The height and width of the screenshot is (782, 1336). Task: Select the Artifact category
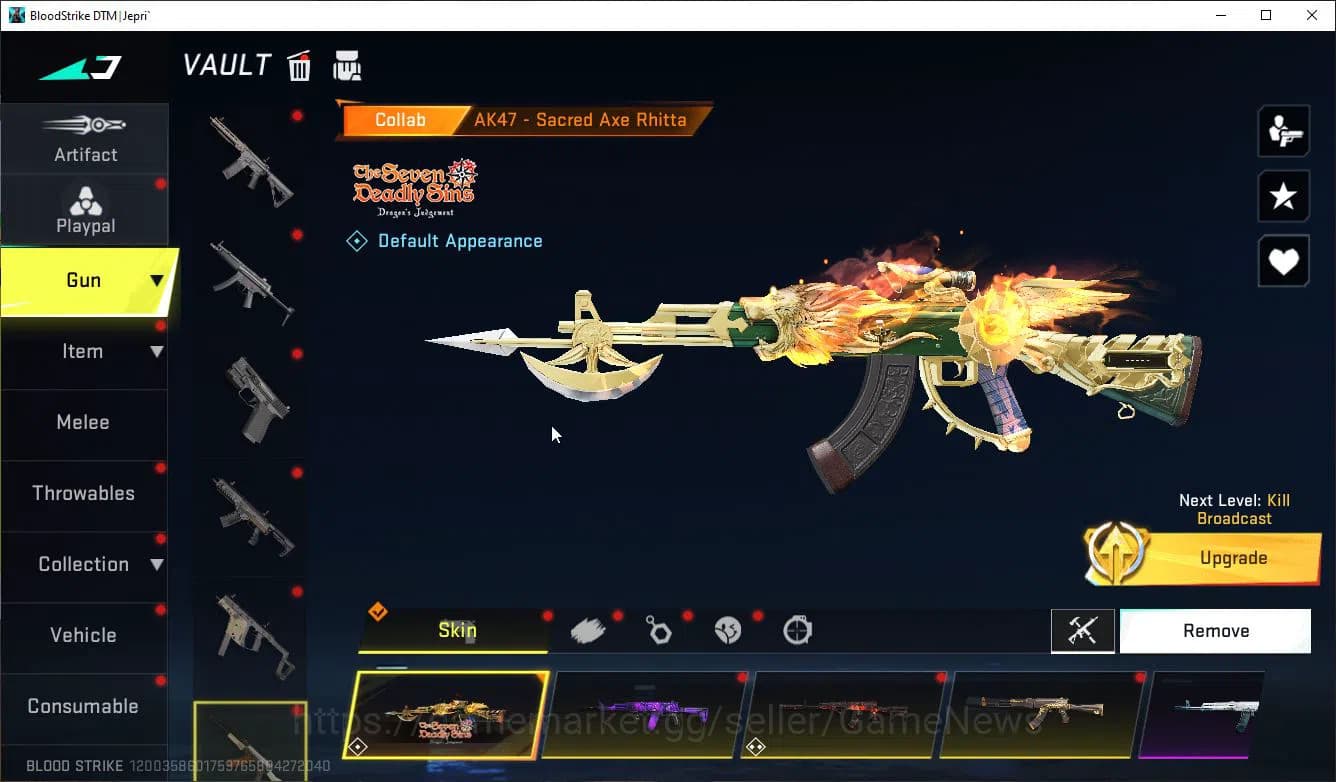[85, 140]
